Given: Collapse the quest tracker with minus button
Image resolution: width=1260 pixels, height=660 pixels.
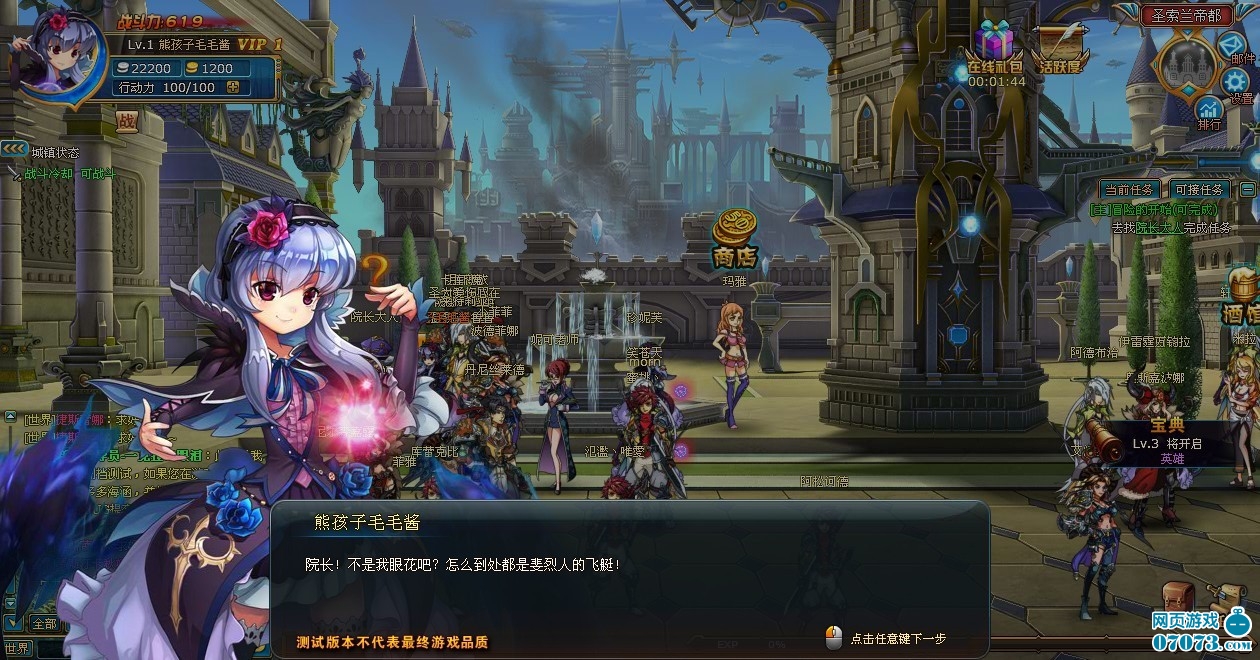Looking at the screenshot, I should (x=1247, y=189).
